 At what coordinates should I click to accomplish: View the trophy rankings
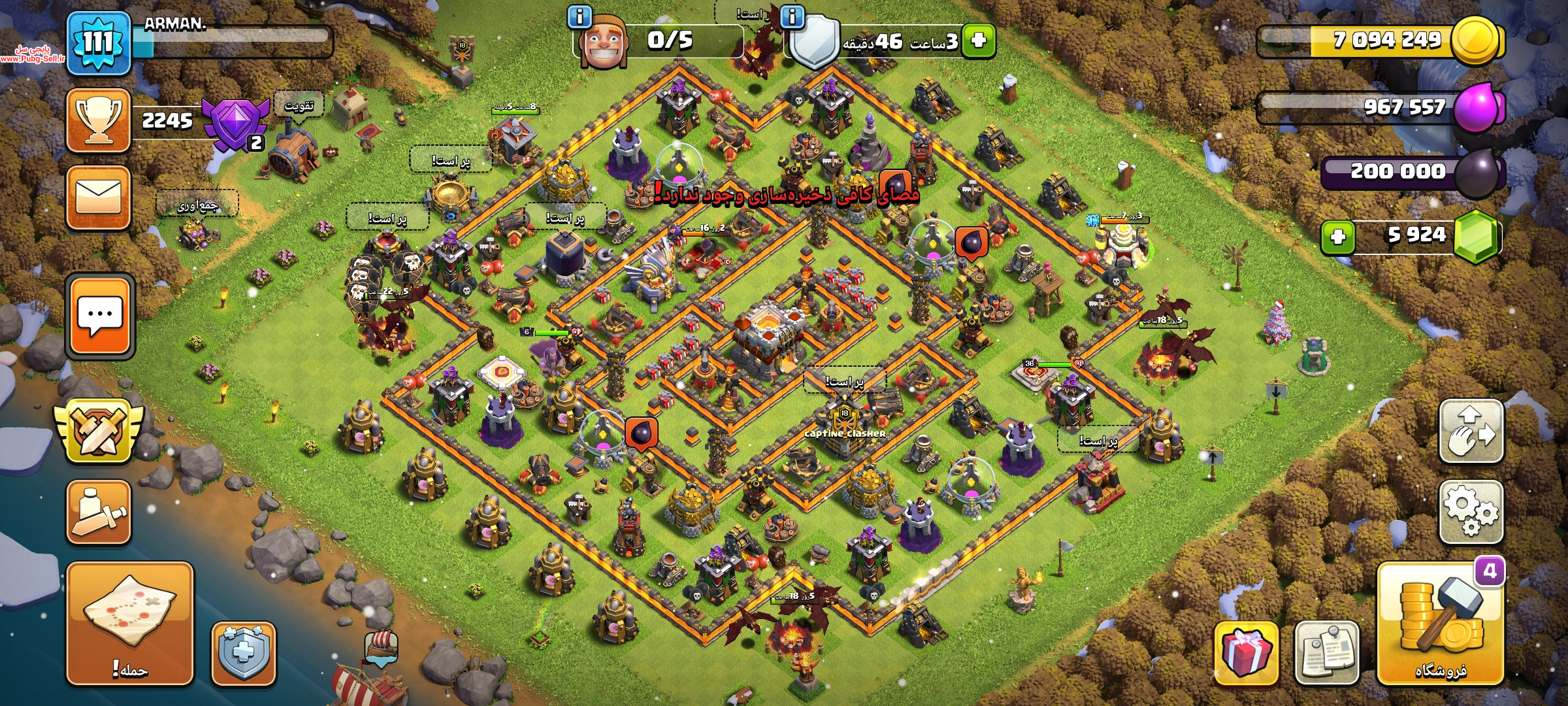pyautogui.click(x=99, y=121)
